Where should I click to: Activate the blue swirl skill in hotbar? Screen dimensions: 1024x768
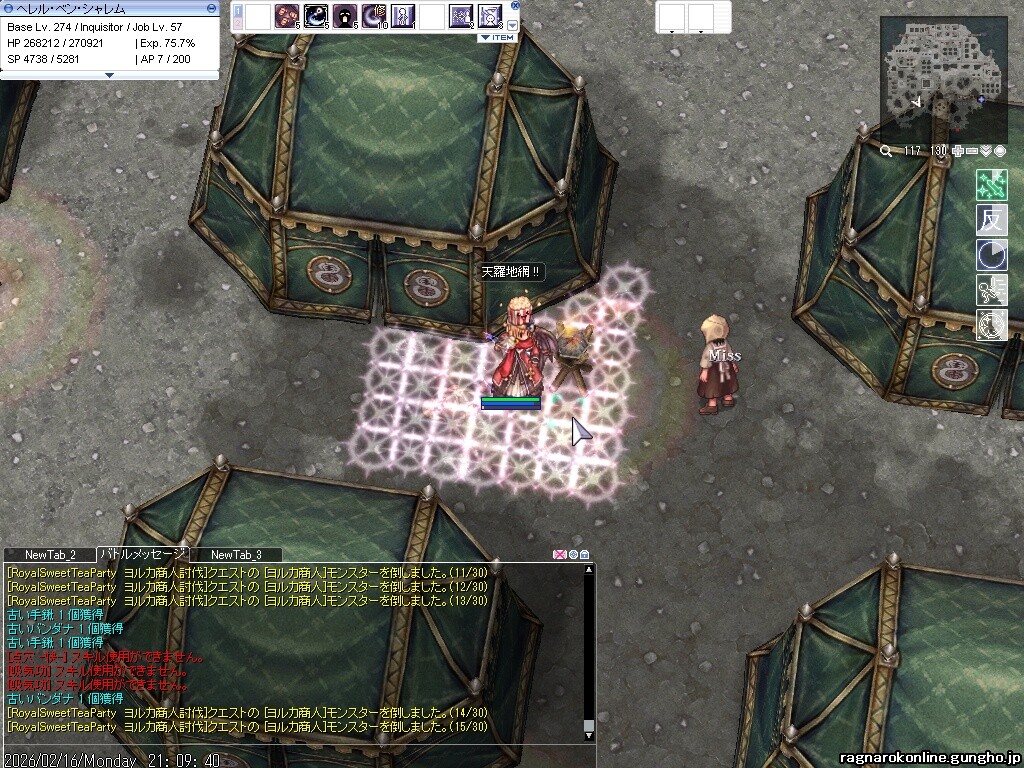(315, 16)
